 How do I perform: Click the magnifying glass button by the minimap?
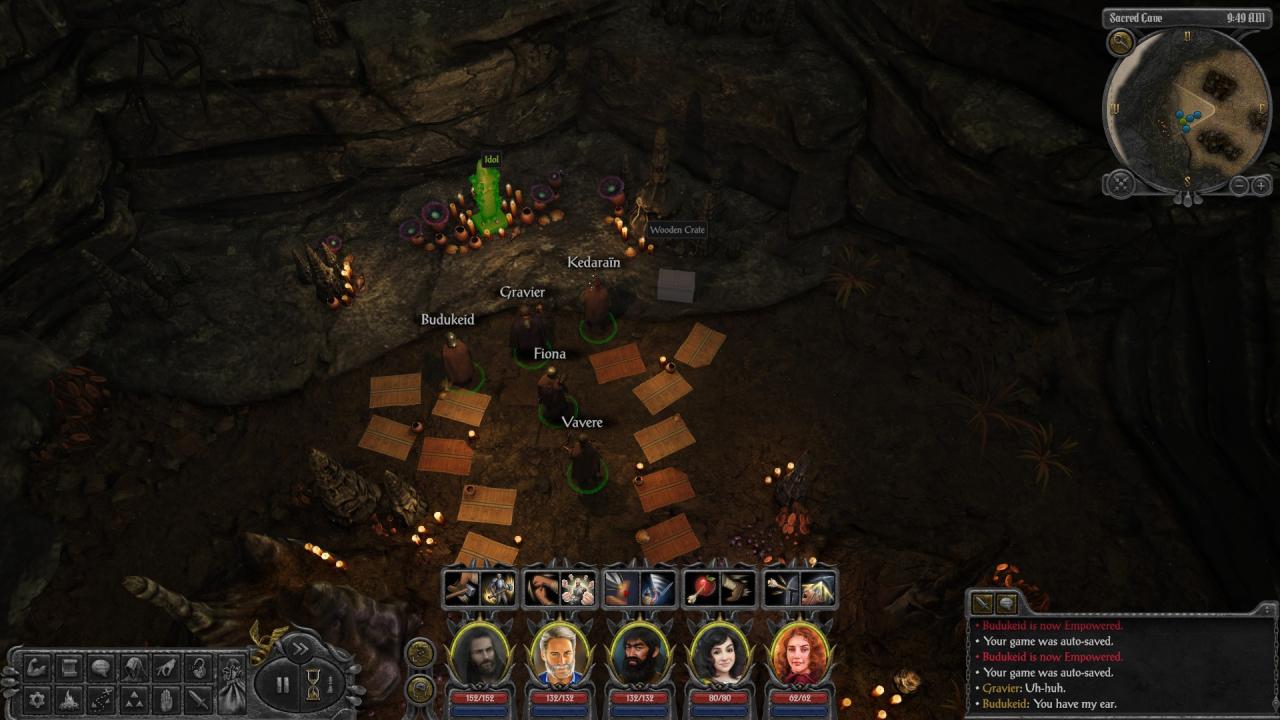(x=1120, y=42)
